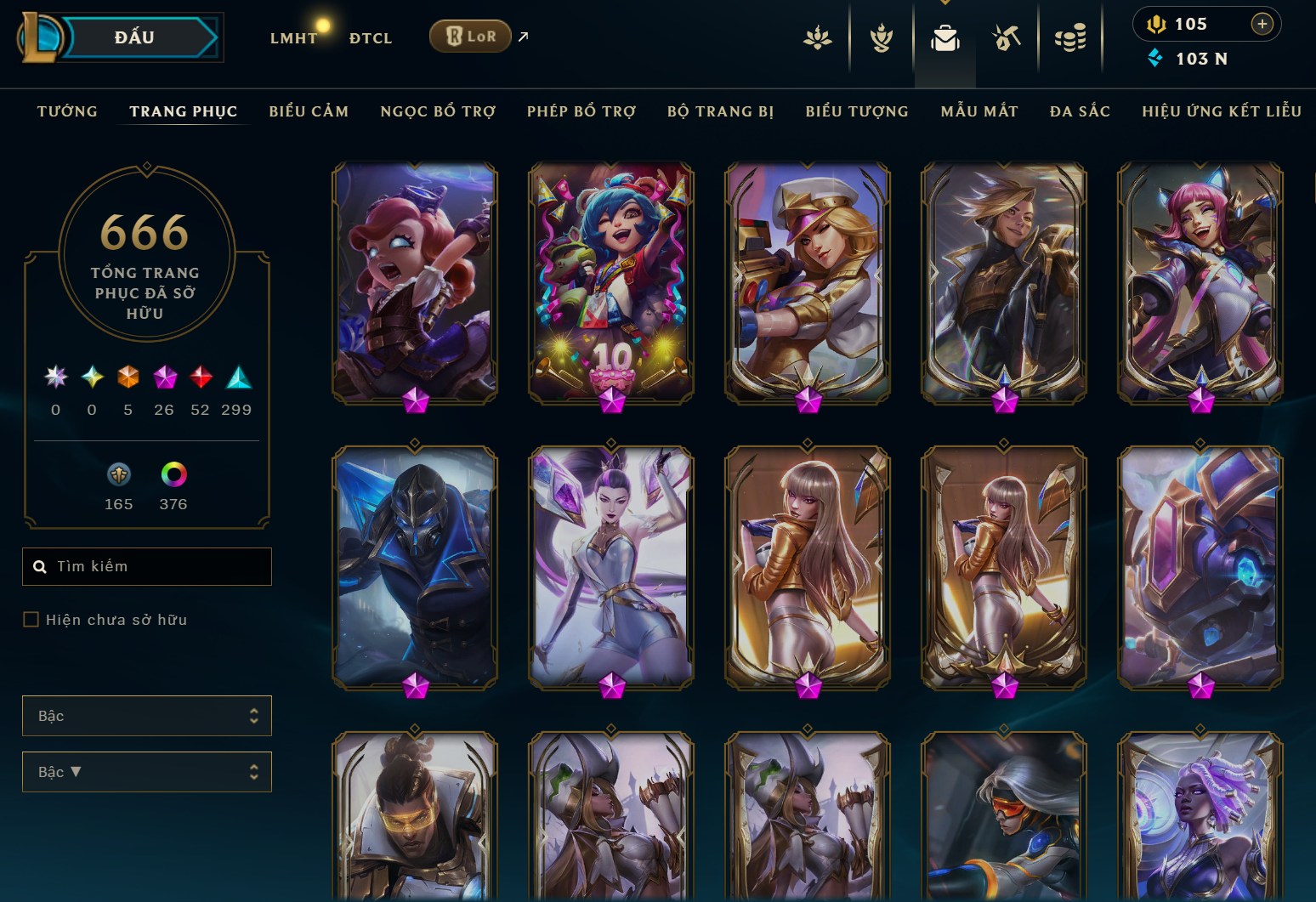Viewport: 1316px width, 902px height.
Task: Select the red legendary gem rarity icon
Action: pos(201,377)
